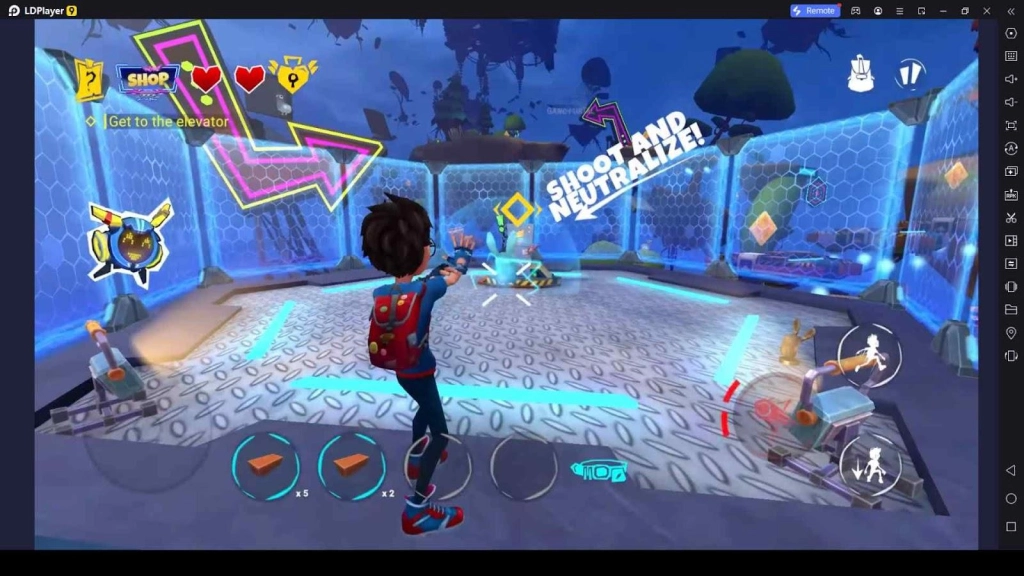Open the SHOP button

click(x=148, y=79)
